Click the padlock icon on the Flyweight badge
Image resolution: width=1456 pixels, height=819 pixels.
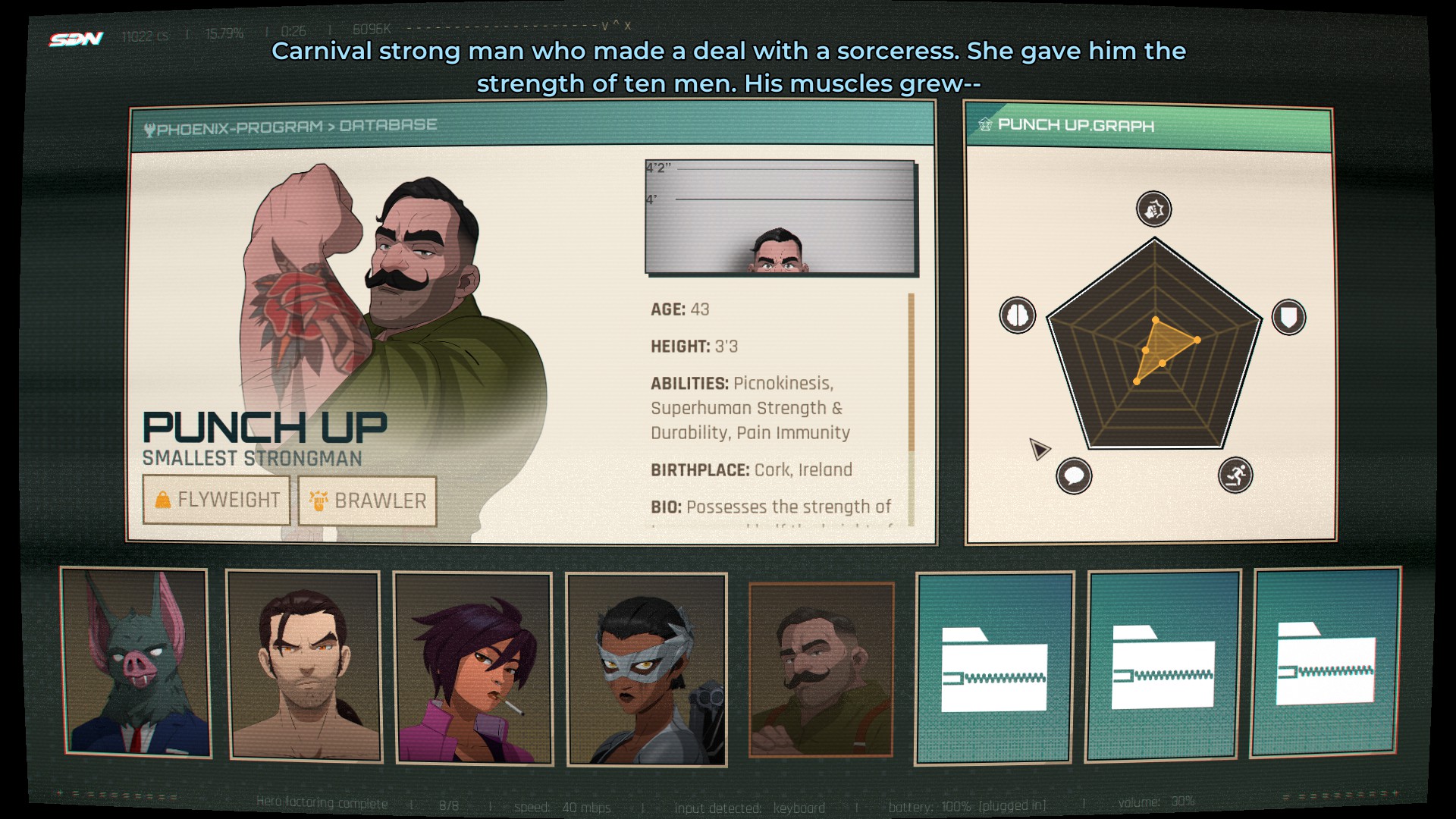point(163,500)
